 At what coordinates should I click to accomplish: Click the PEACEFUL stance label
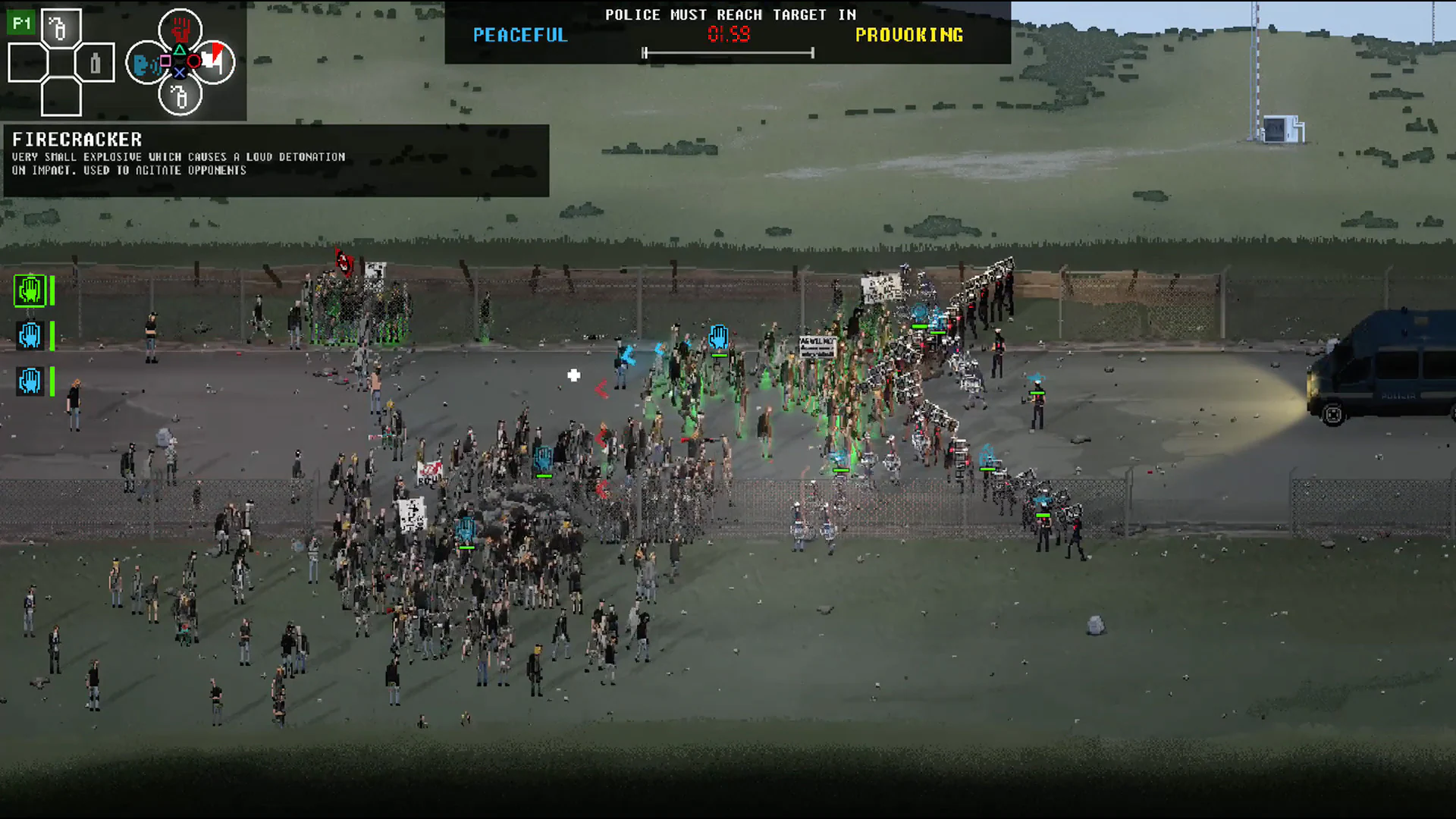[519, 35]
